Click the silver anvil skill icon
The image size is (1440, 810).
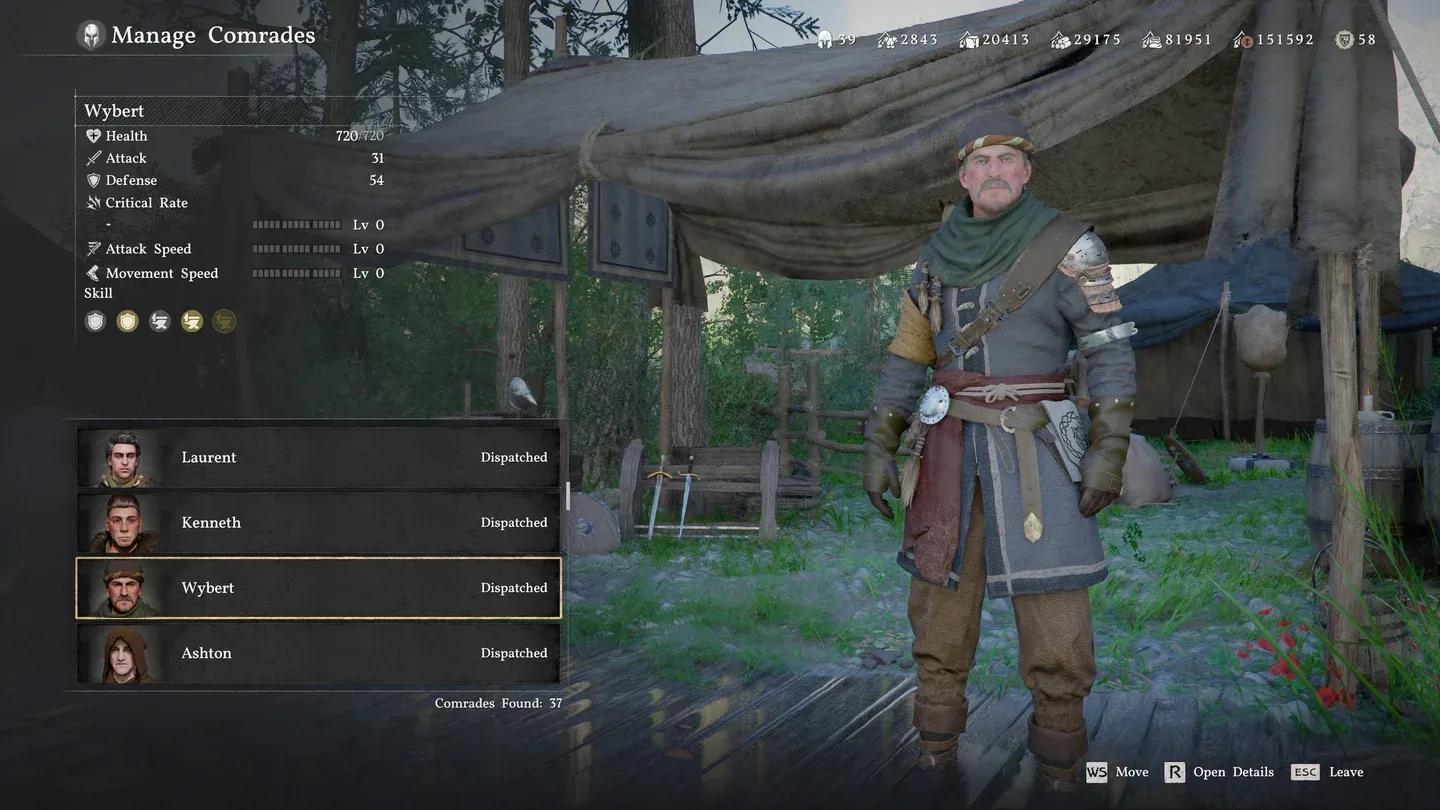click(159, 321)
